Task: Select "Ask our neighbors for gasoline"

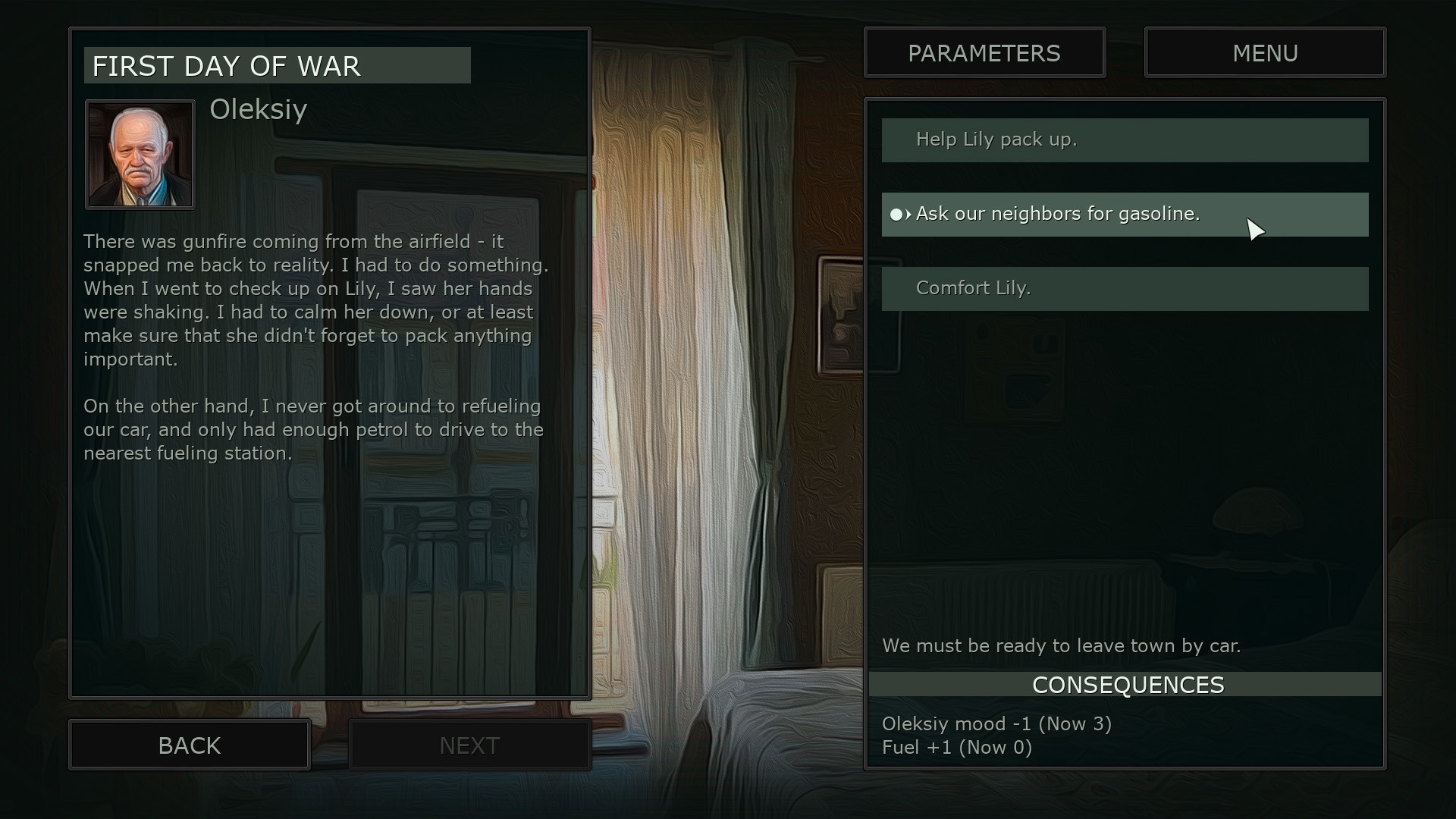Action: coord(1125,215)
